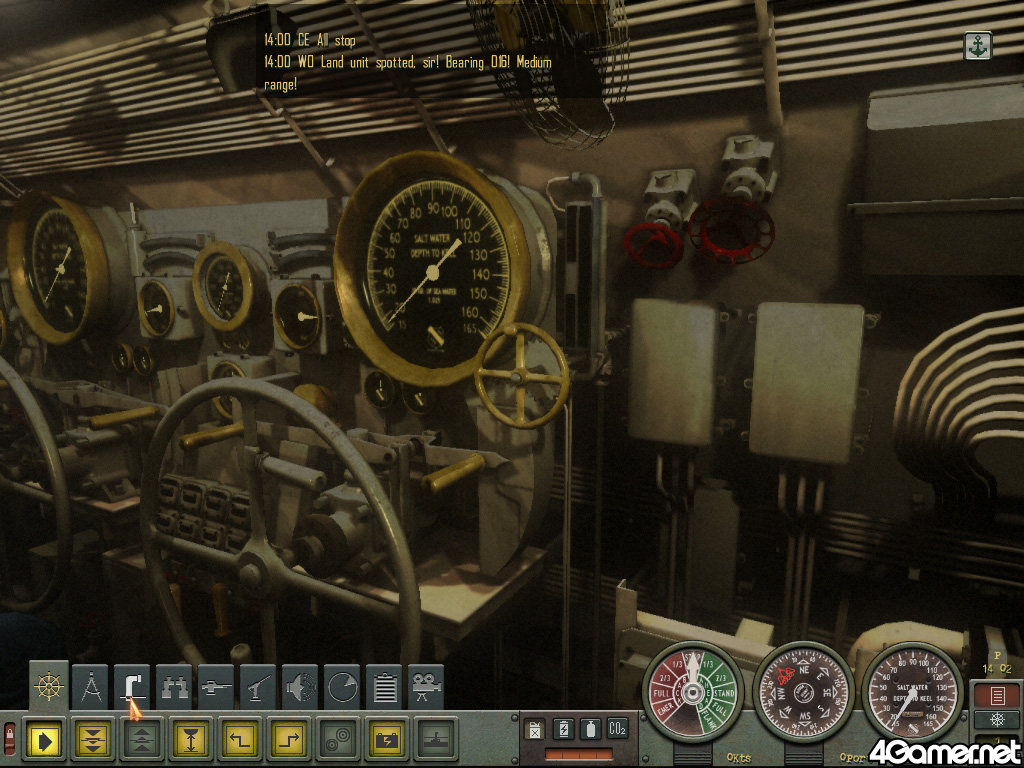
Task: Click the anchor icon in the corner
Action: tap(977, 45)
